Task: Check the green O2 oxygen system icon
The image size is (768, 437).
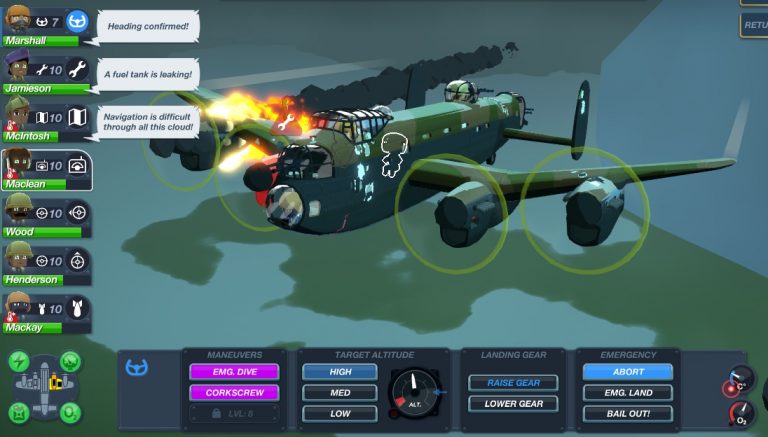Action: [70, 412]
